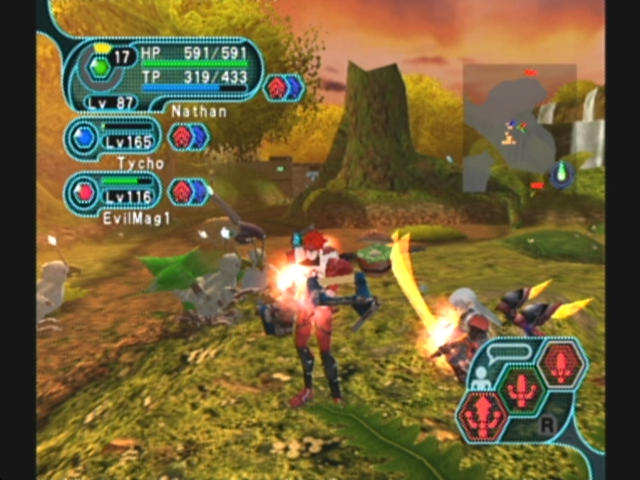The image size is (640, 480).
Task: Click the area minimap
Action: [x=519, y=127]
